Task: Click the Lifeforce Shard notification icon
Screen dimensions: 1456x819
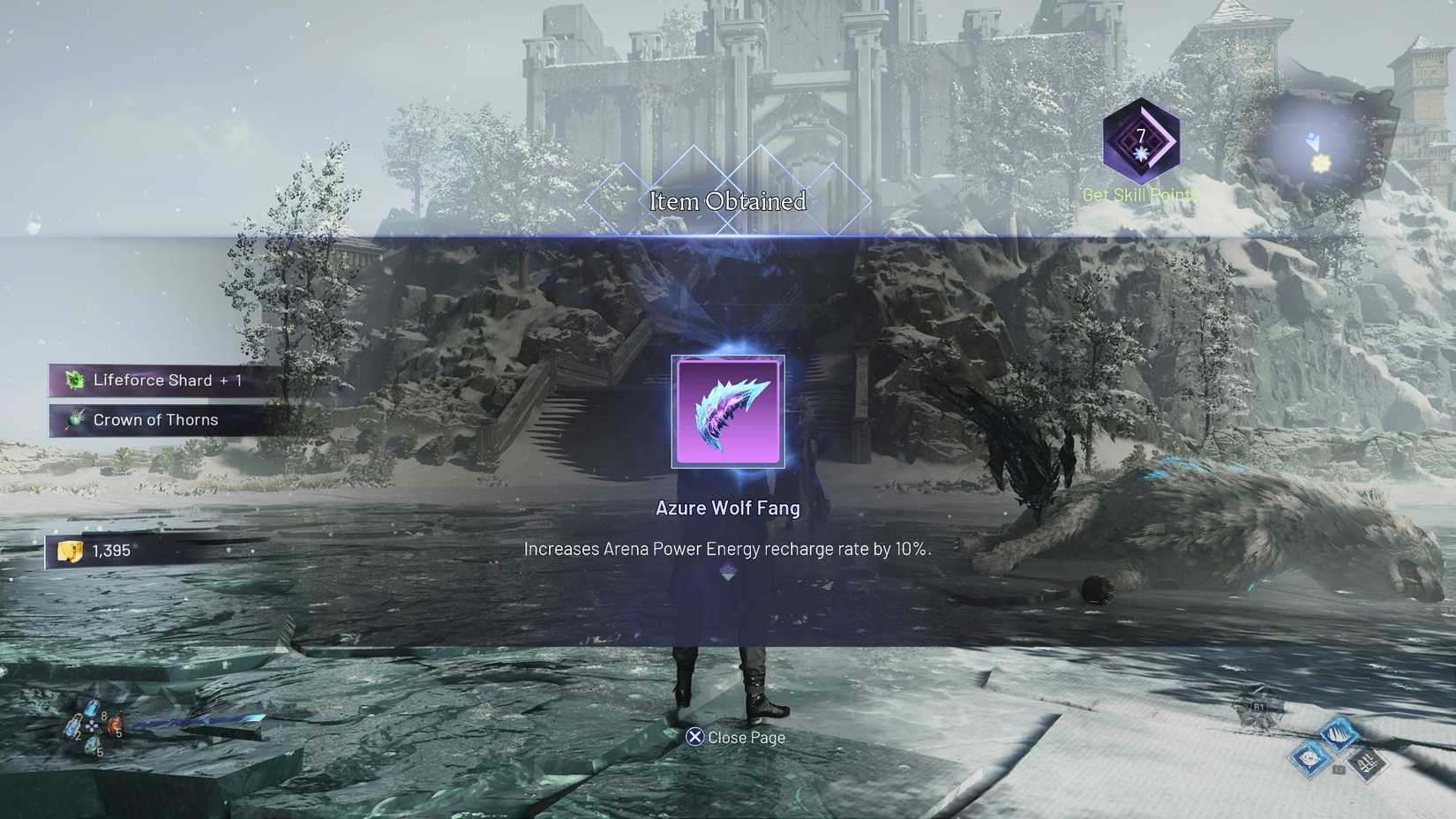Action: pos(74,379)
